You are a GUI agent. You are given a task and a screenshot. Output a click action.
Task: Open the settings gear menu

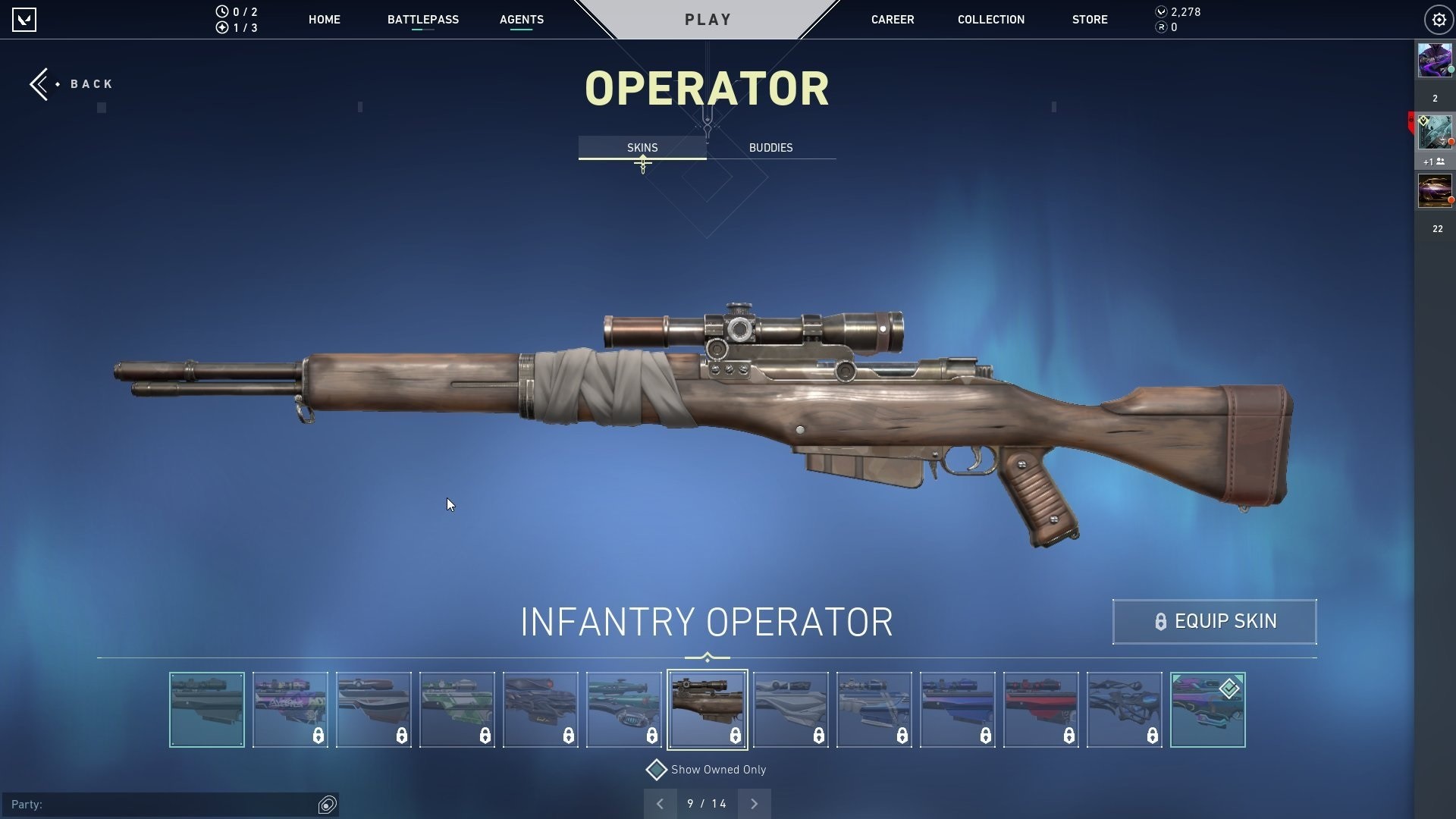point(1439,19)
